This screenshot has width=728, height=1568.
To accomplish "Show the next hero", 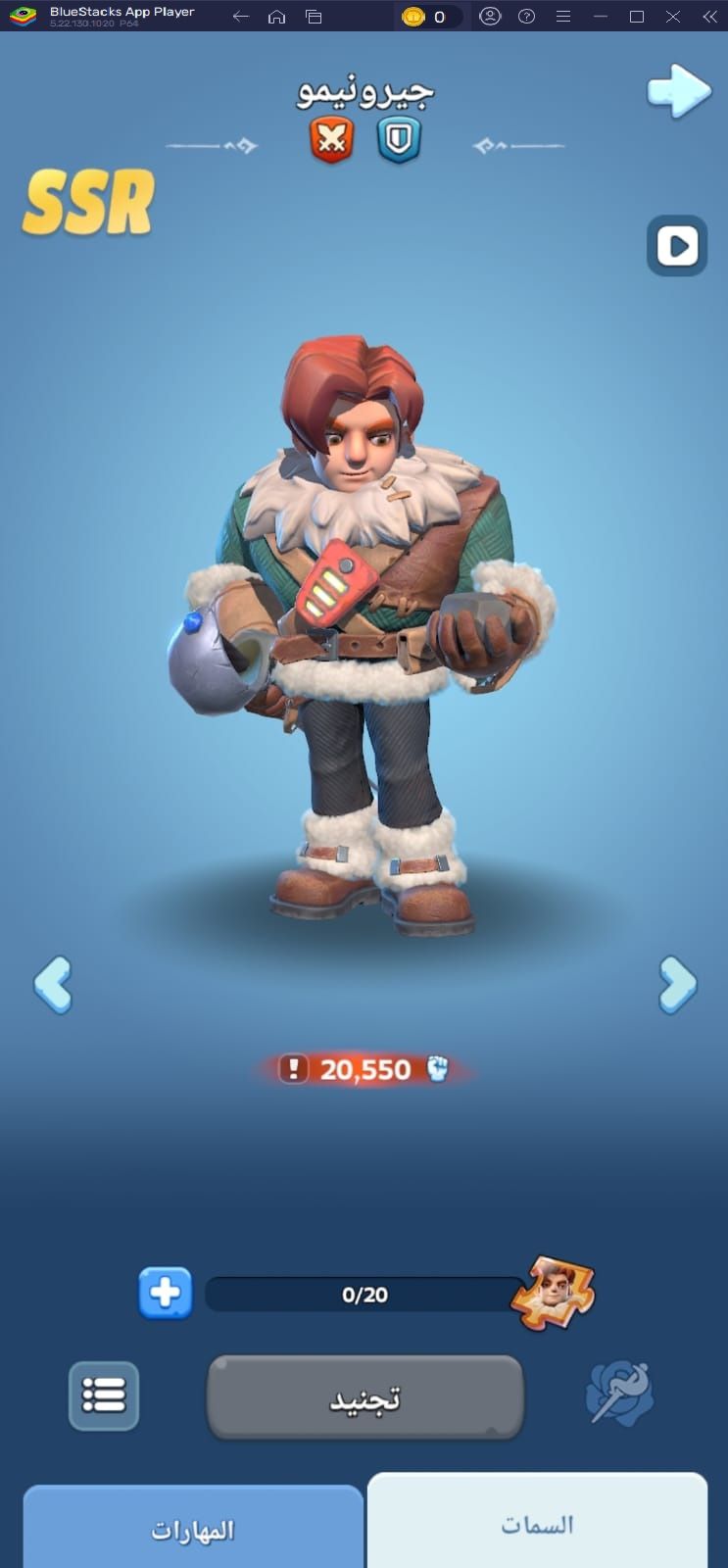I will pyautogui.click(x=677, y=984).
